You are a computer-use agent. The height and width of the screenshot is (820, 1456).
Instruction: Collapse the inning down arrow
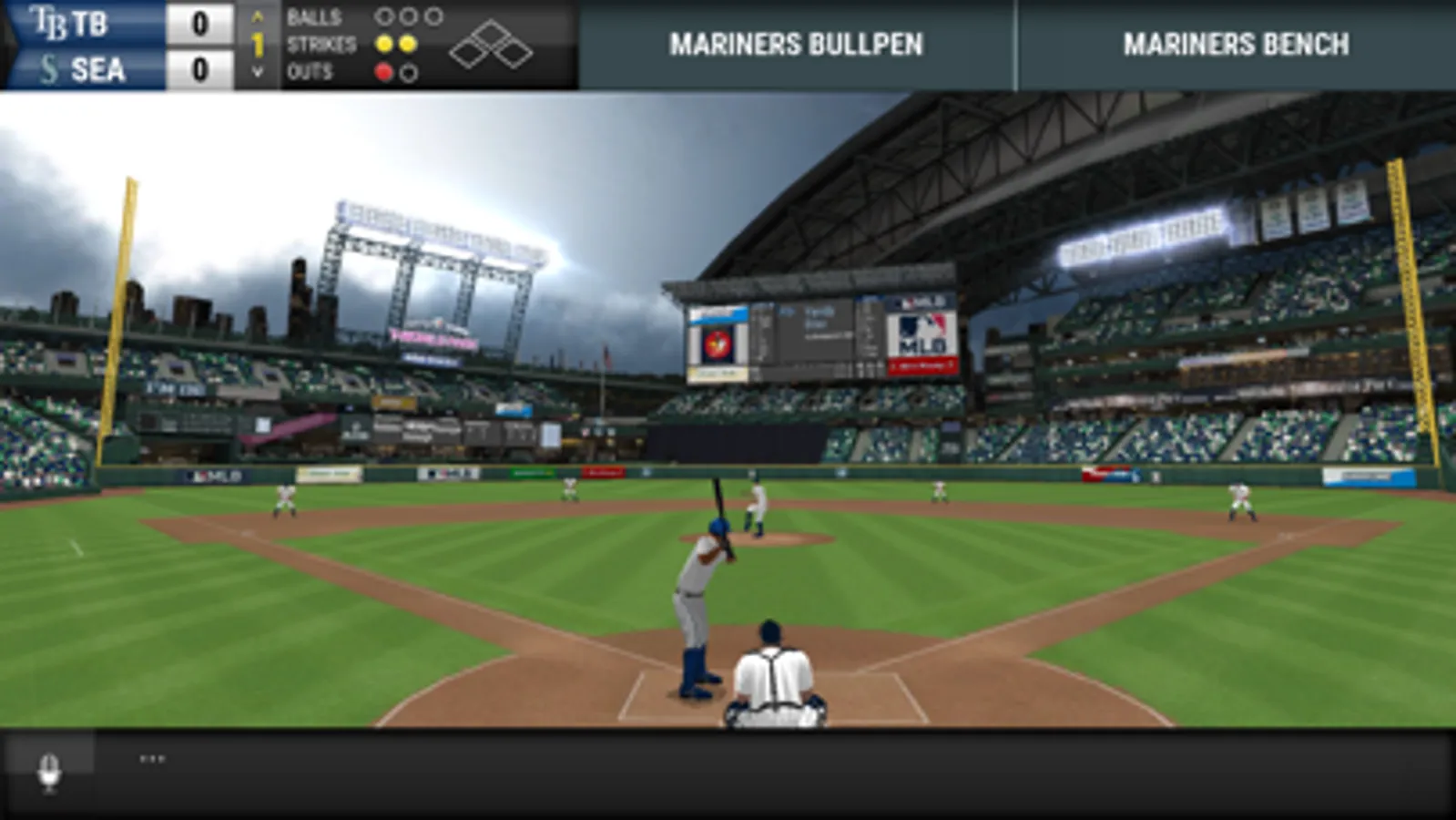[x=257, y=71]
